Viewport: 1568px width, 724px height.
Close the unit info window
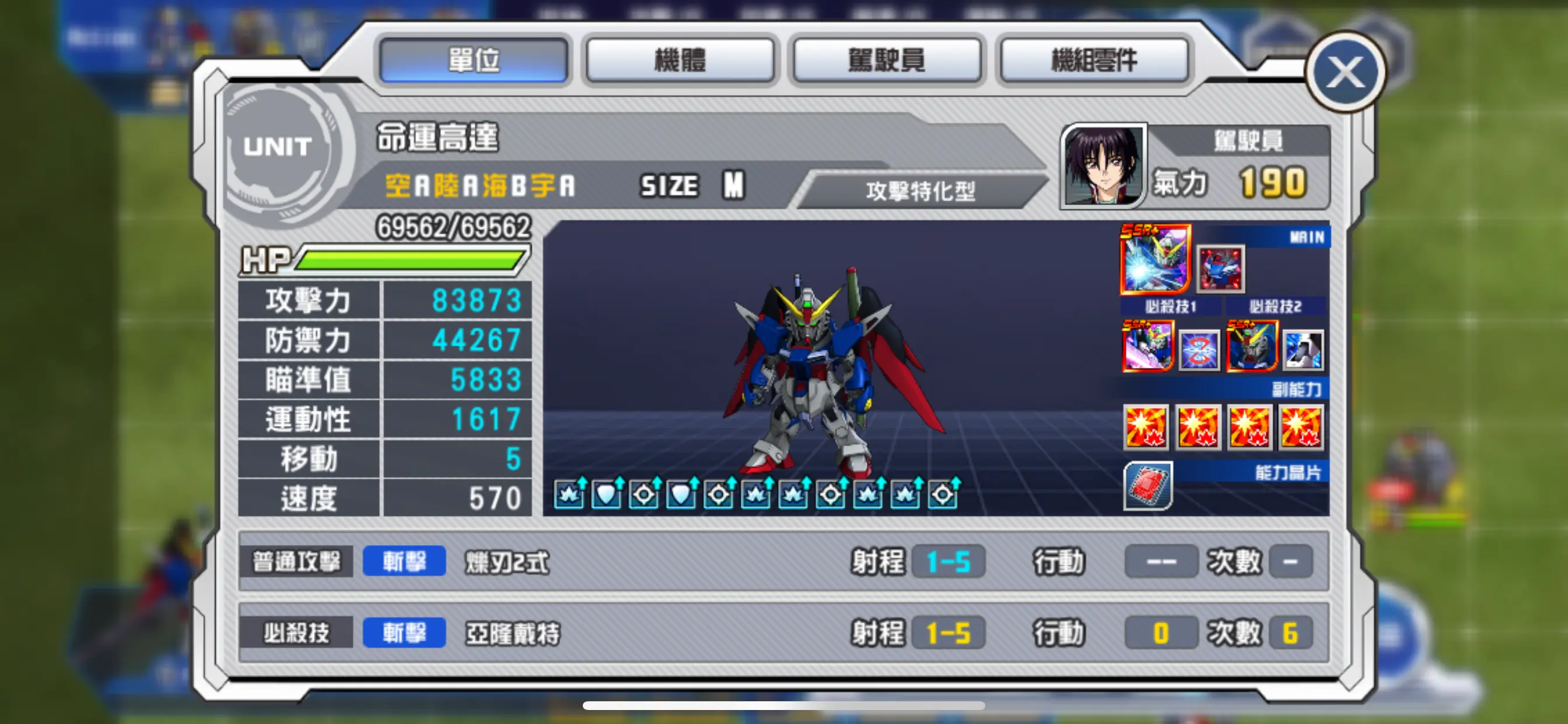coord(1345,72)
